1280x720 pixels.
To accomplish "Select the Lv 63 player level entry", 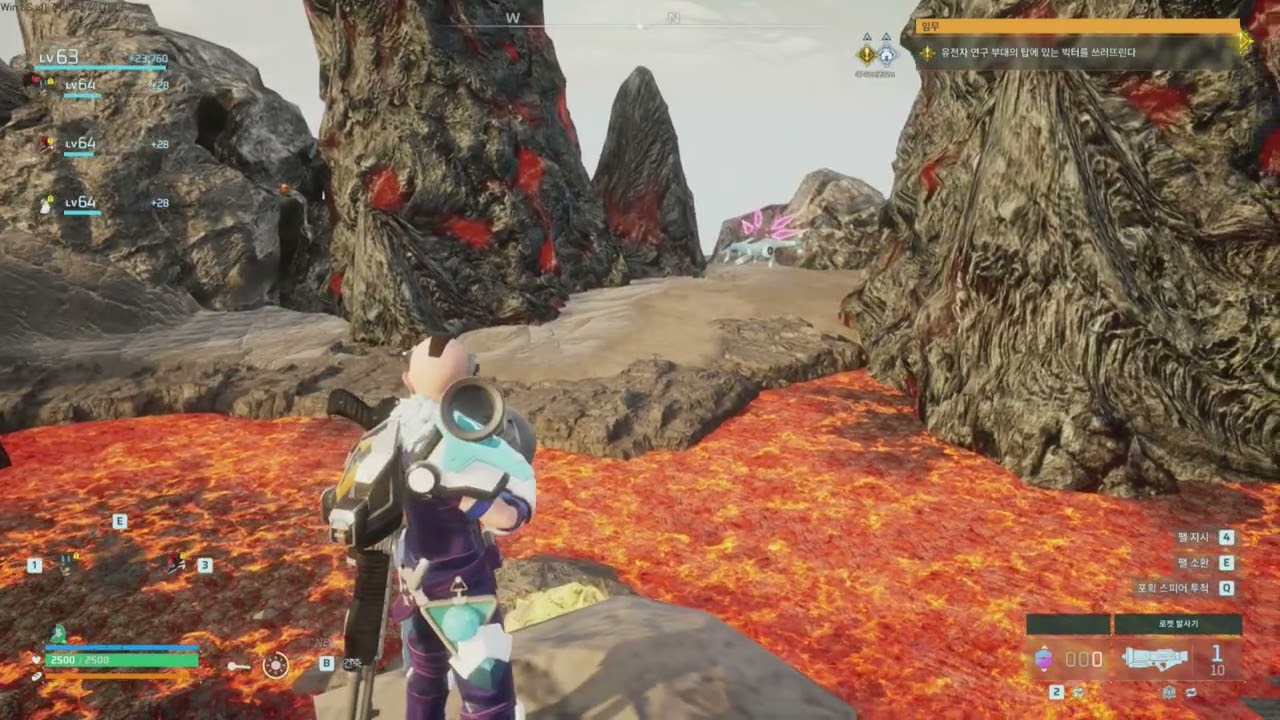I will point(60,58).
